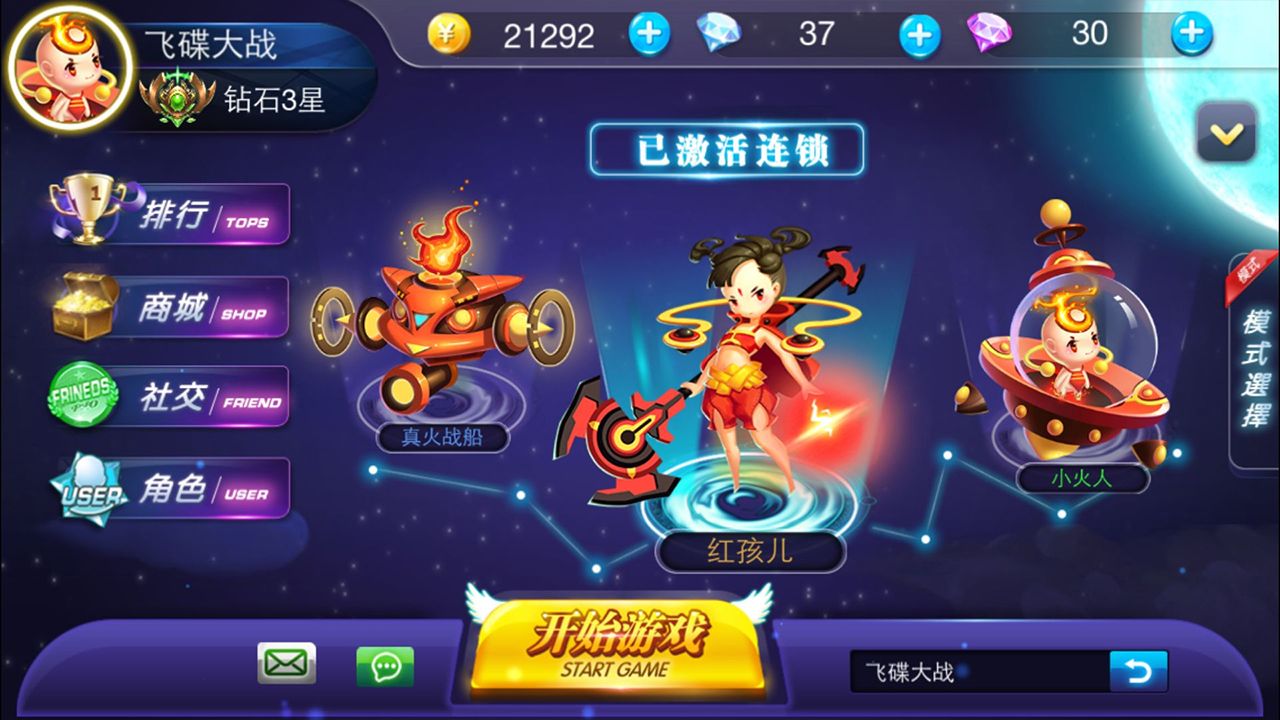Top up purple diamonds with plus button

[x=1189, y=34]
